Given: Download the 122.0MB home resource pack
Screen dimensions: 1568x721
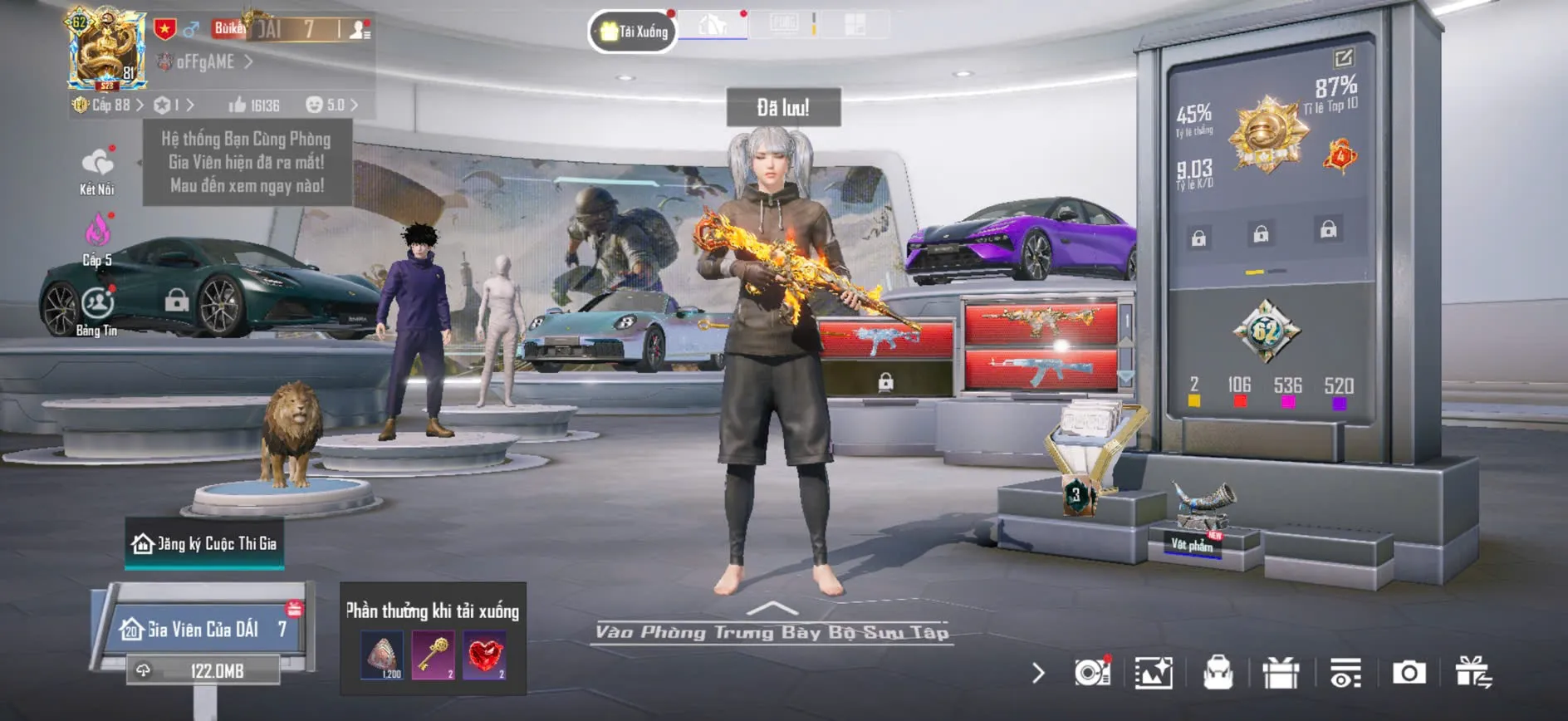Looking at the screenshot, I should (x=203, y=670).
